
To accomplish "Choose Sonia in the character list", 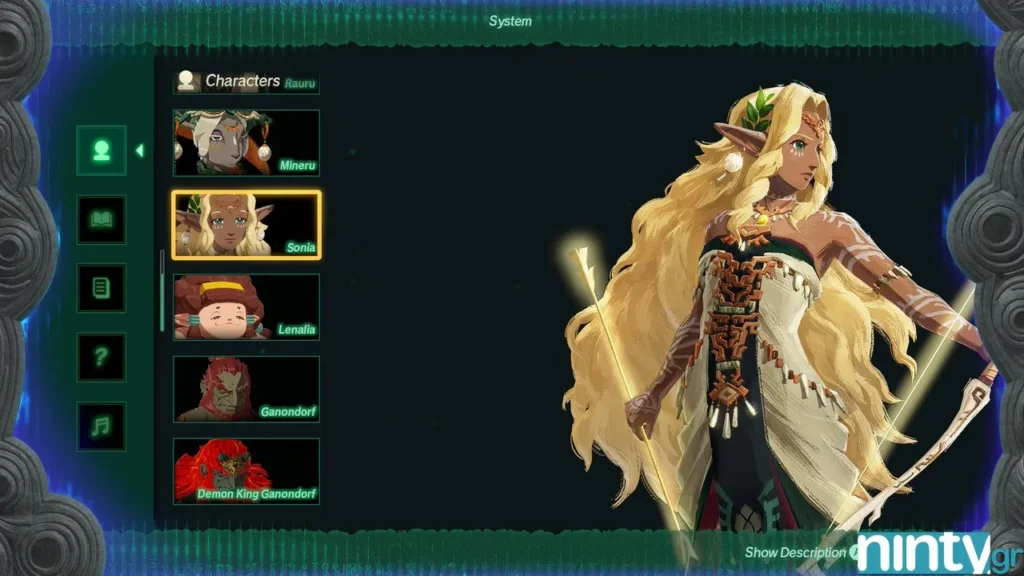I will [246, 225].
